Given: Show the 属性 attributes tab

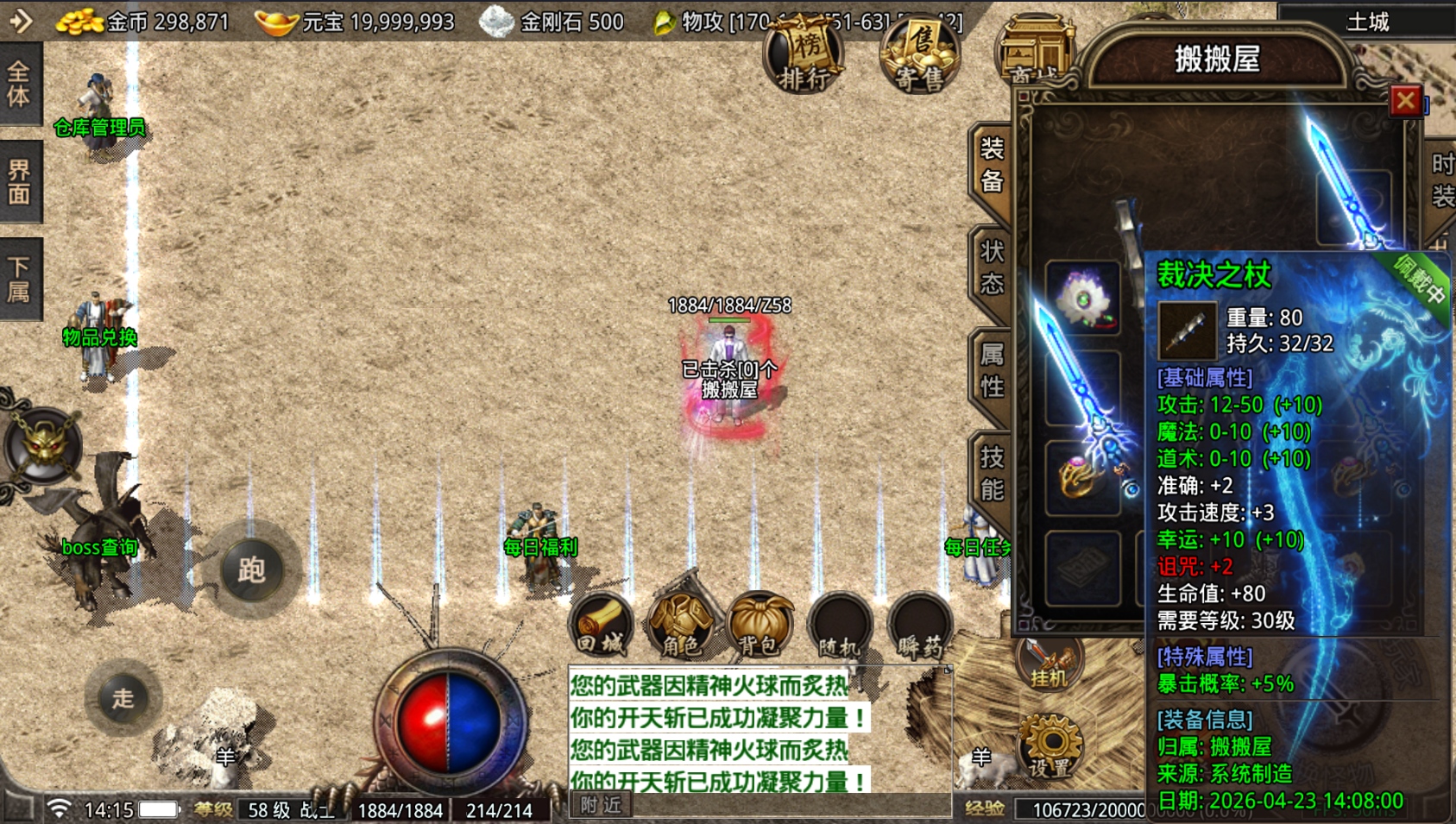Looking at the screenshot, I should click(x=992, y=370).
